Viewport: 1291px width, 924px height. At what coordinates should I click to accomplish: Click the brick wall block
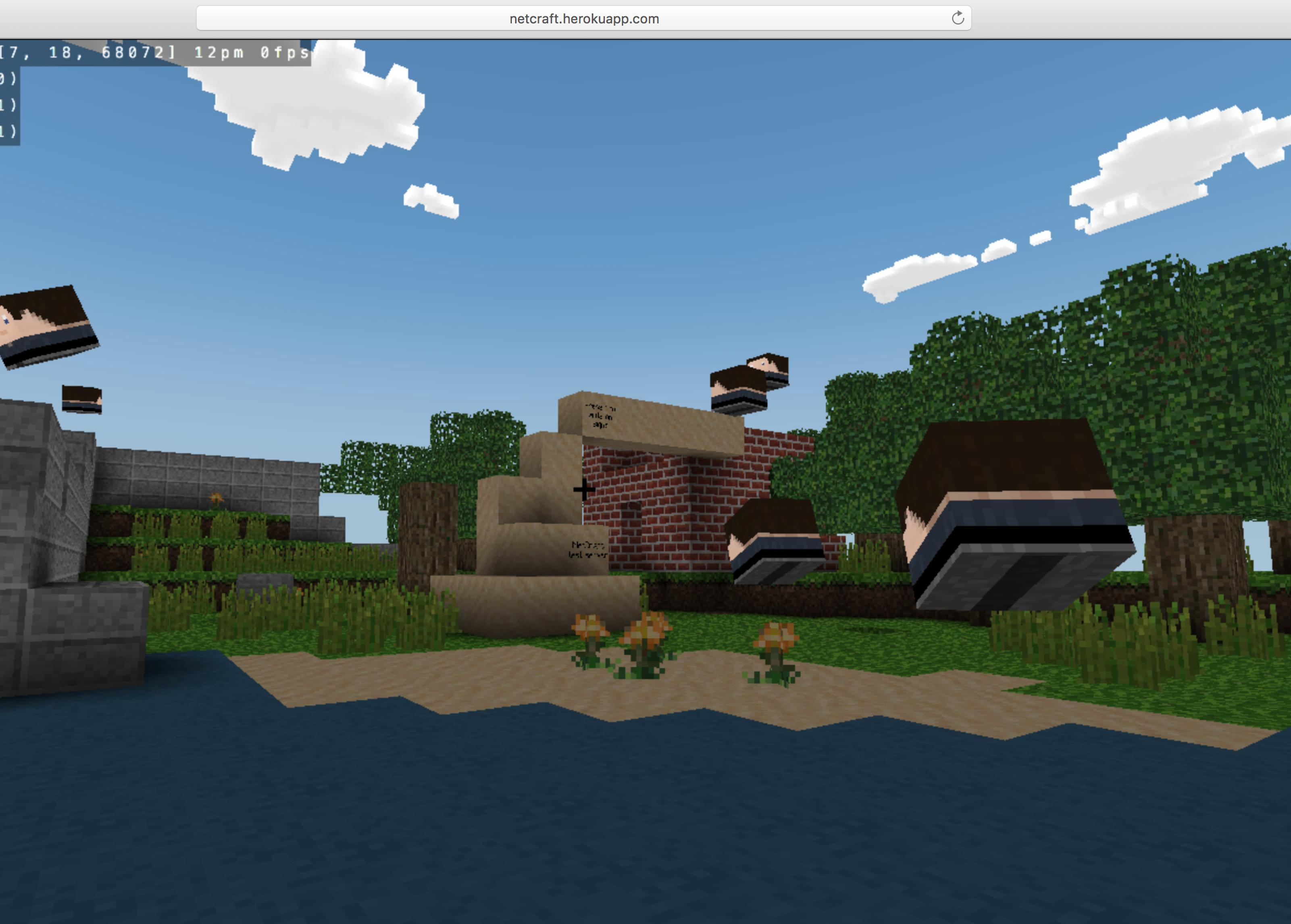pos(671,501)
